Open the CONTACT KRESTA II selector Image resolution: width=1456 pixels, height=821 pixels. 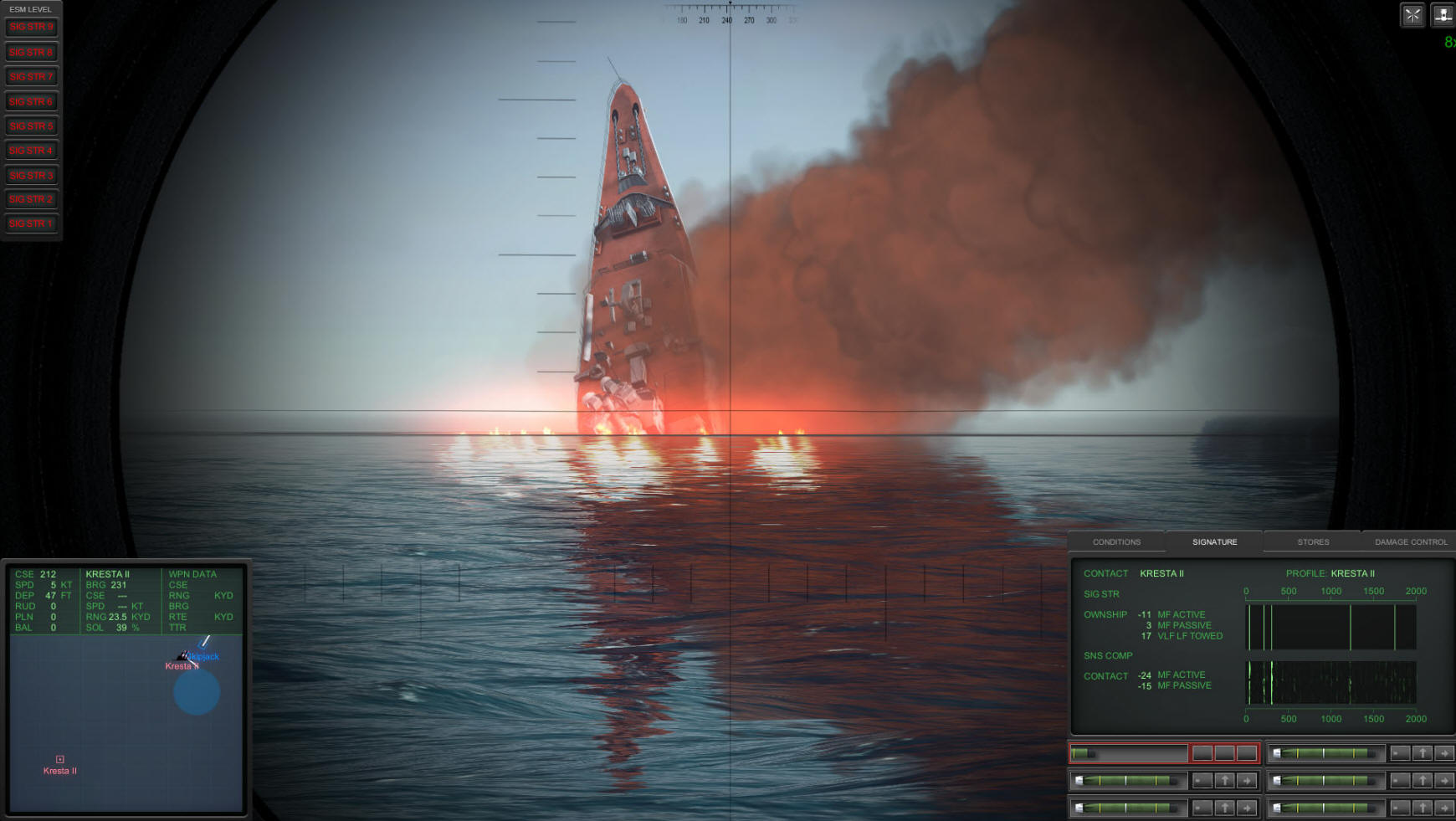tap(1163, 573)
